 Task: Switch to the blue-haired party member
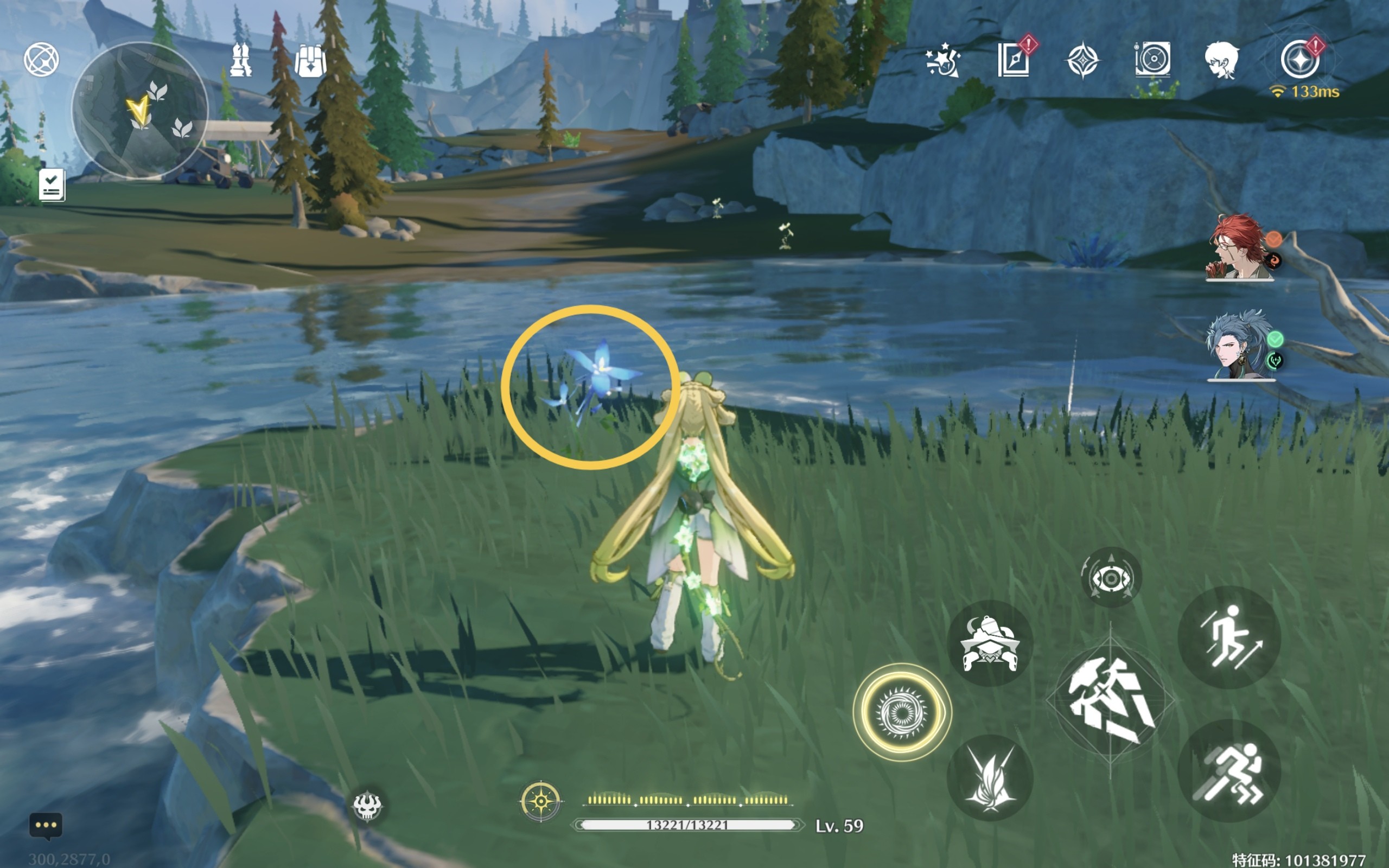[x=1240, y=346]
